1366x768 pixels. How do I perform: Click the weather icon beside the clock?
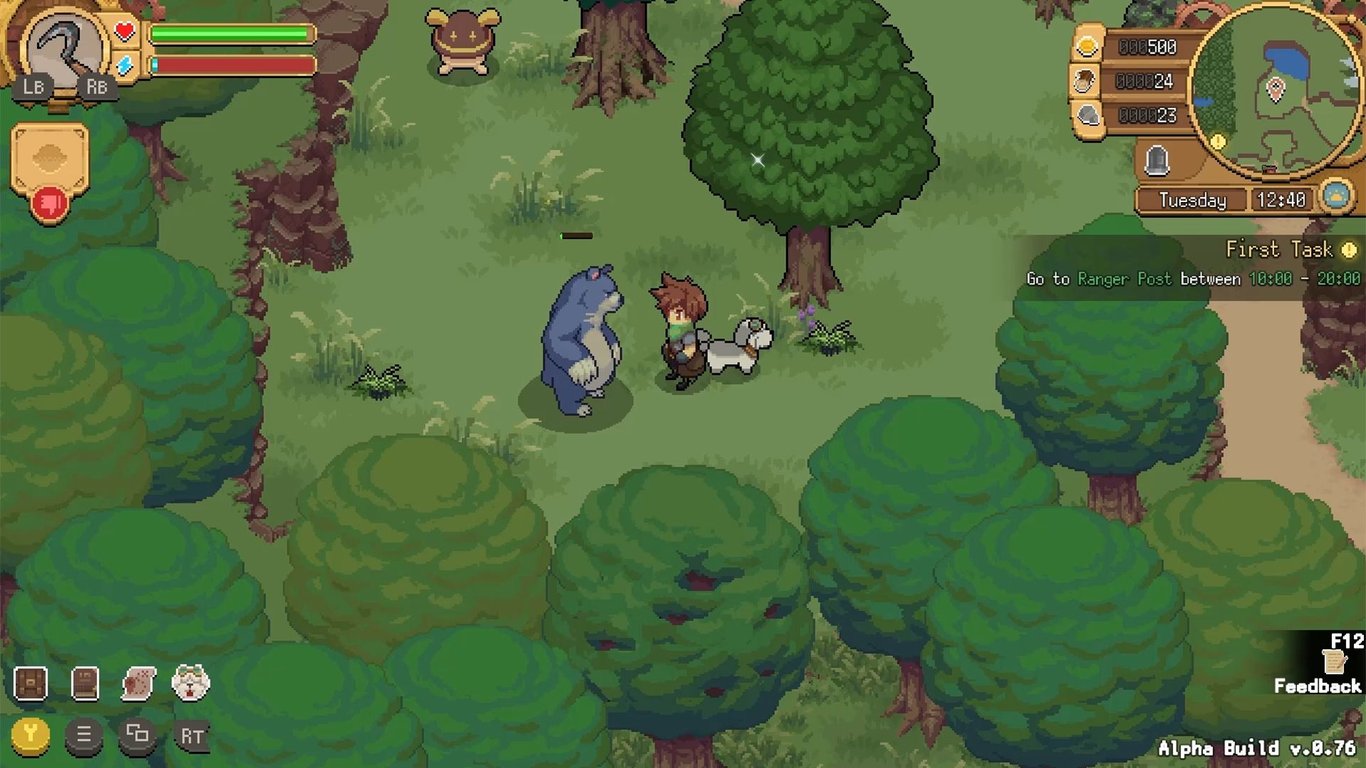pyautogui.click(x=1335, y=197)
